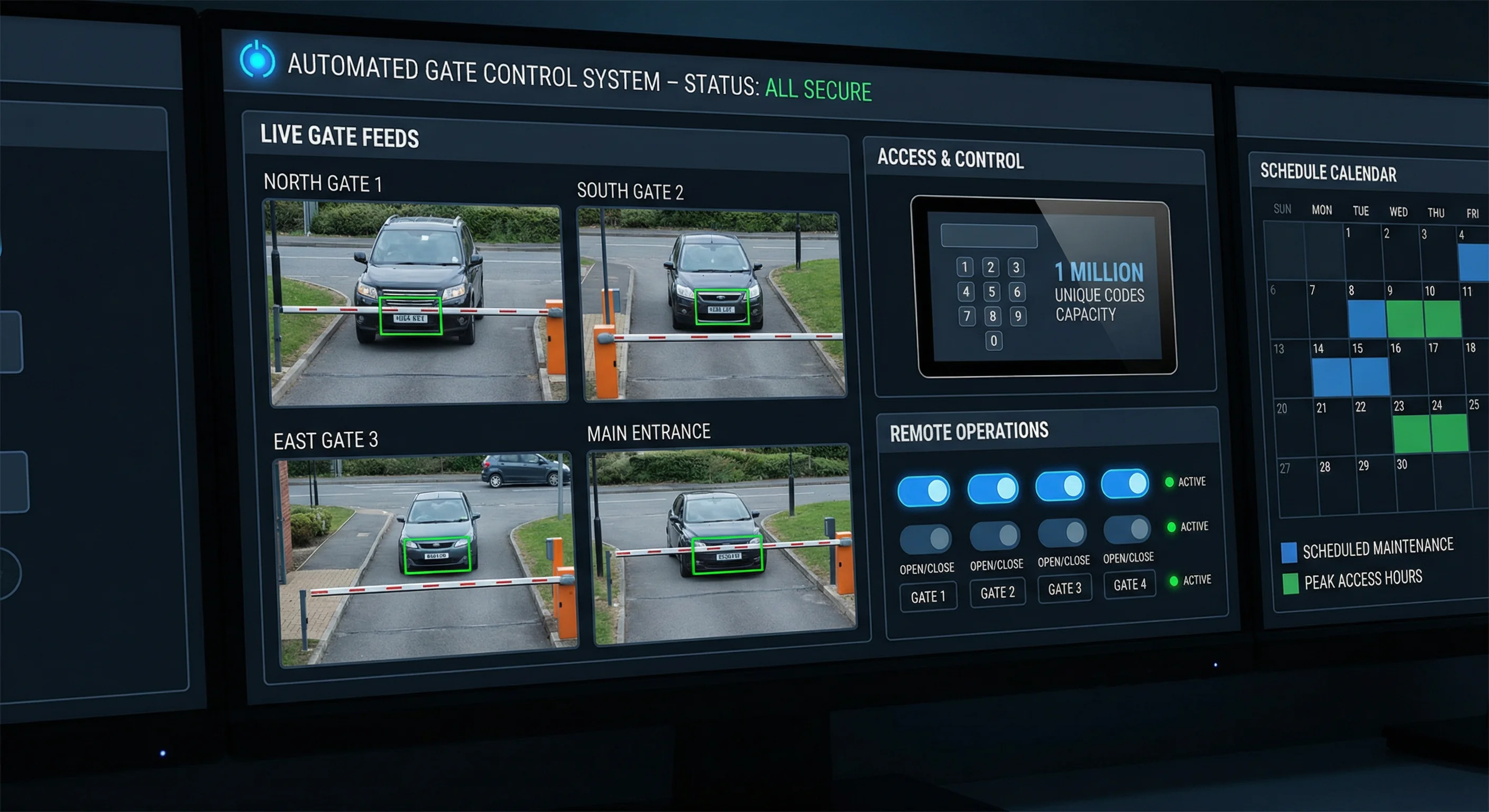Click the GATE 1 button

click(928, 597)
